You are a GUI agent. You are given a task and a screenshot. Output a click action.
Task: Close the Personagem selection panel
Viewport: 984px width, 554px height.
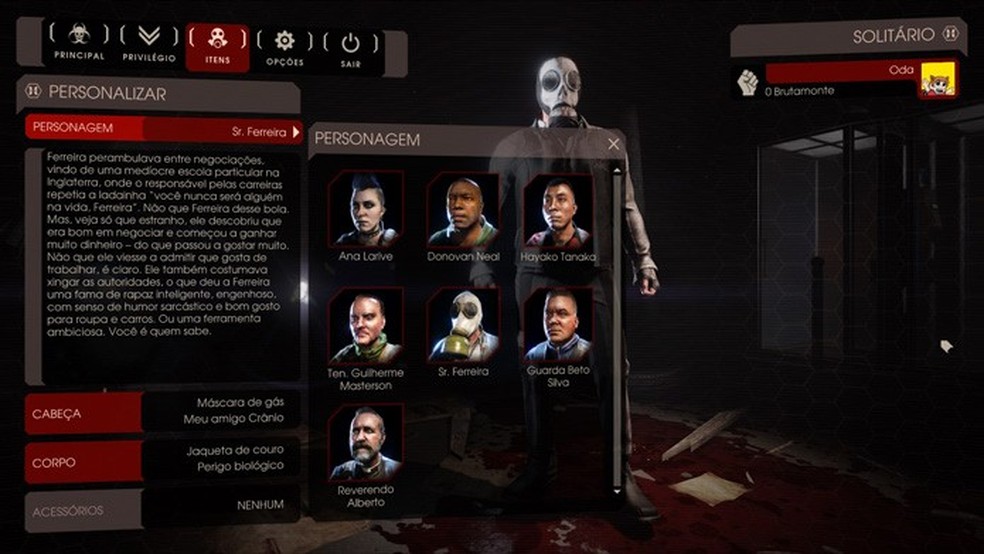pyautogui.click(x=614, y=144)
